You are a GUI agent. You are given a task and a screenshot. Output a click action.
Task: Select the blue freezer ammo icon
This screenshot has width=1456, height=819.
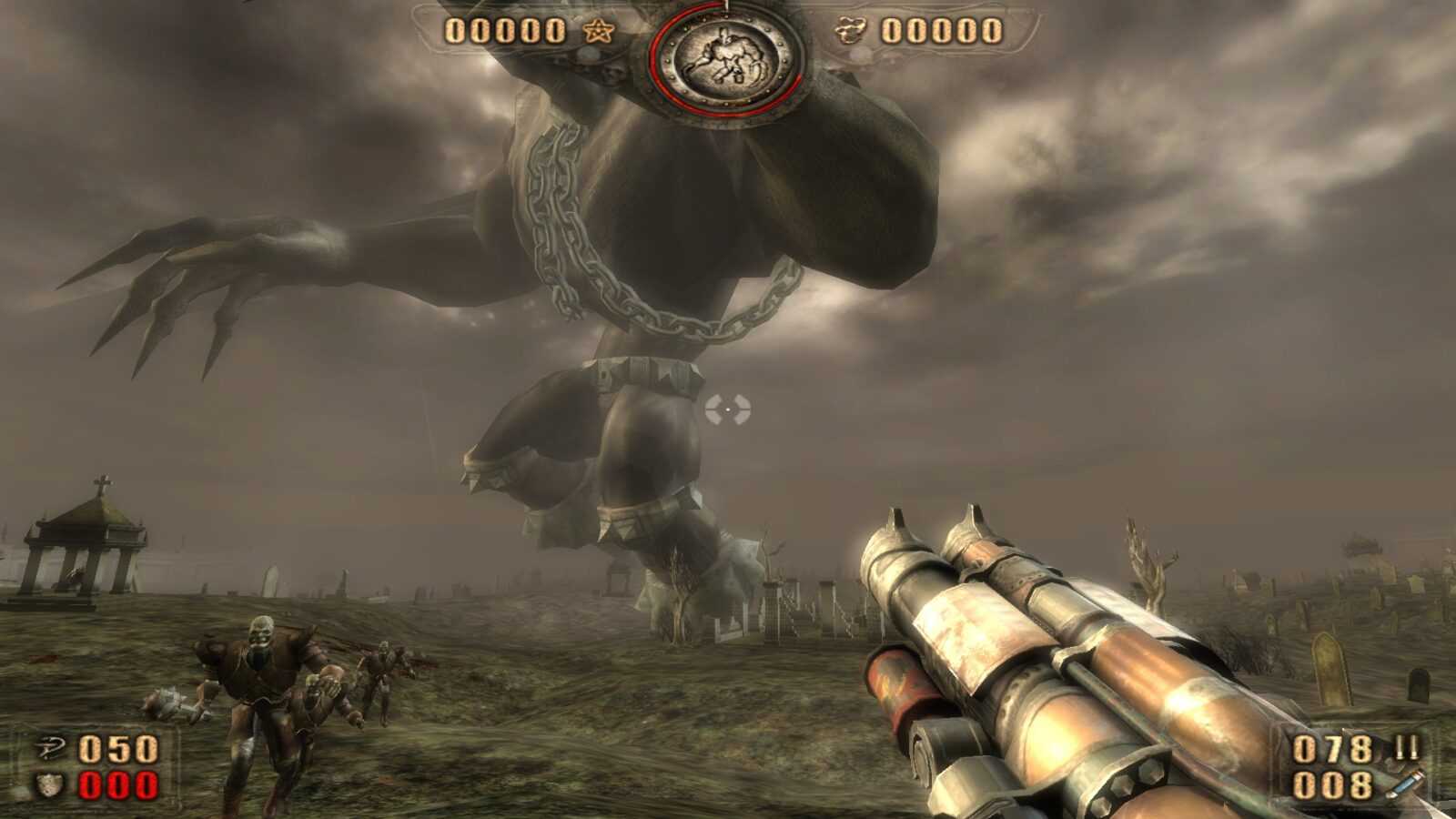pos(1407,784)
